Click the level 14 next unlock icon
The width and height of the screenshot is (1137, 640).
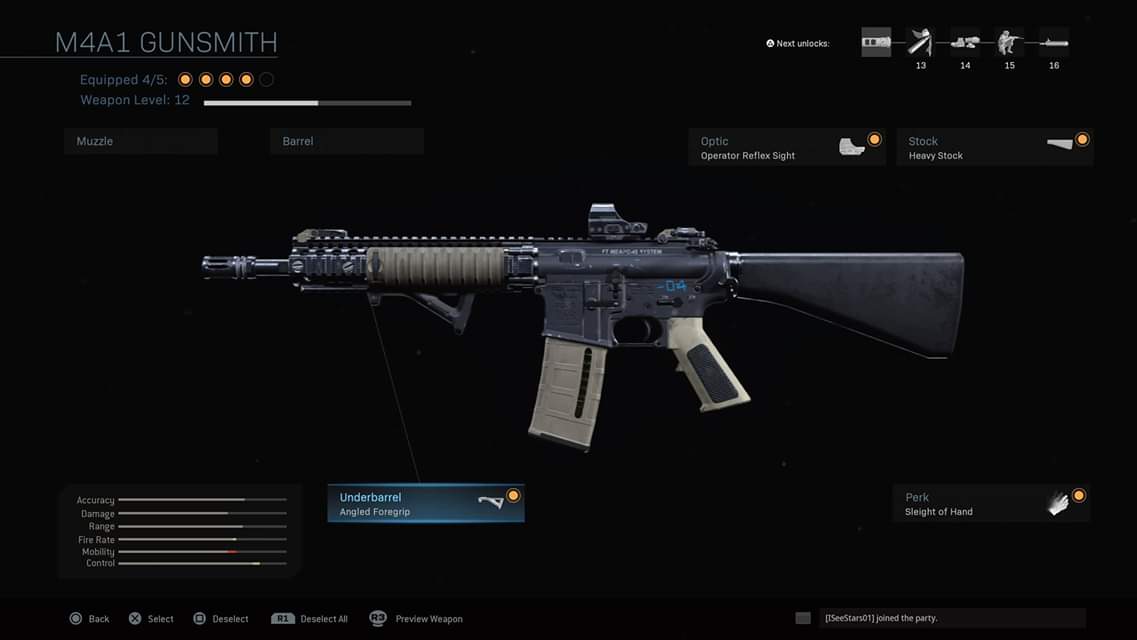point(965,43)
